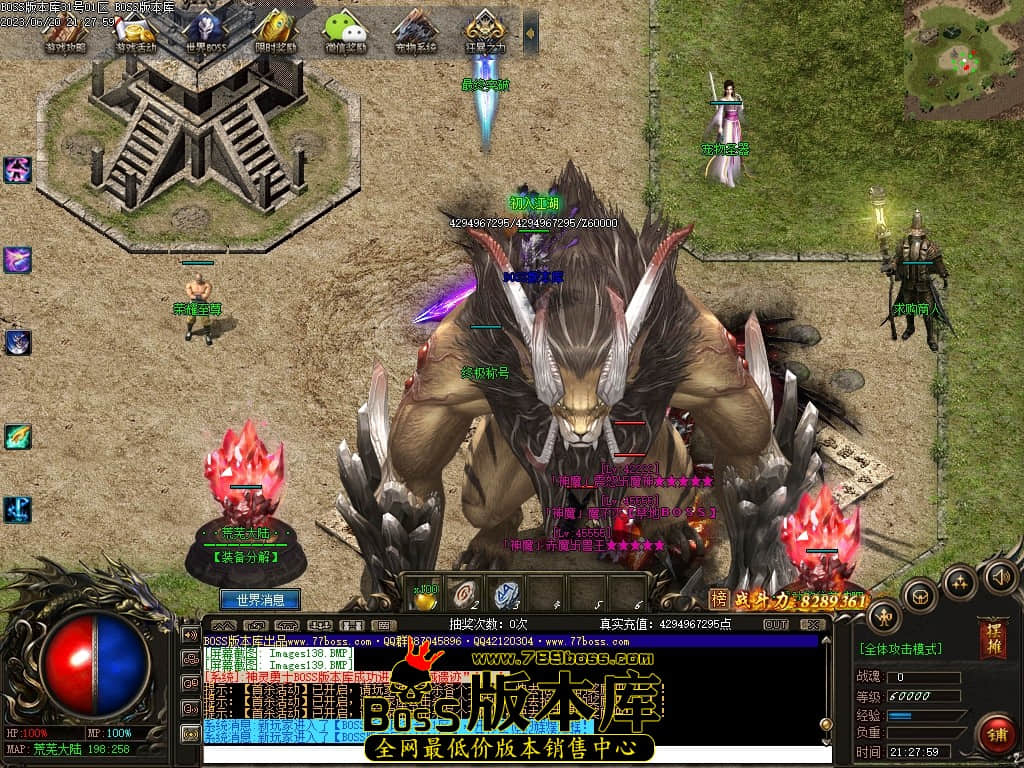Click the OUT button on chat panel

(776, 625)
